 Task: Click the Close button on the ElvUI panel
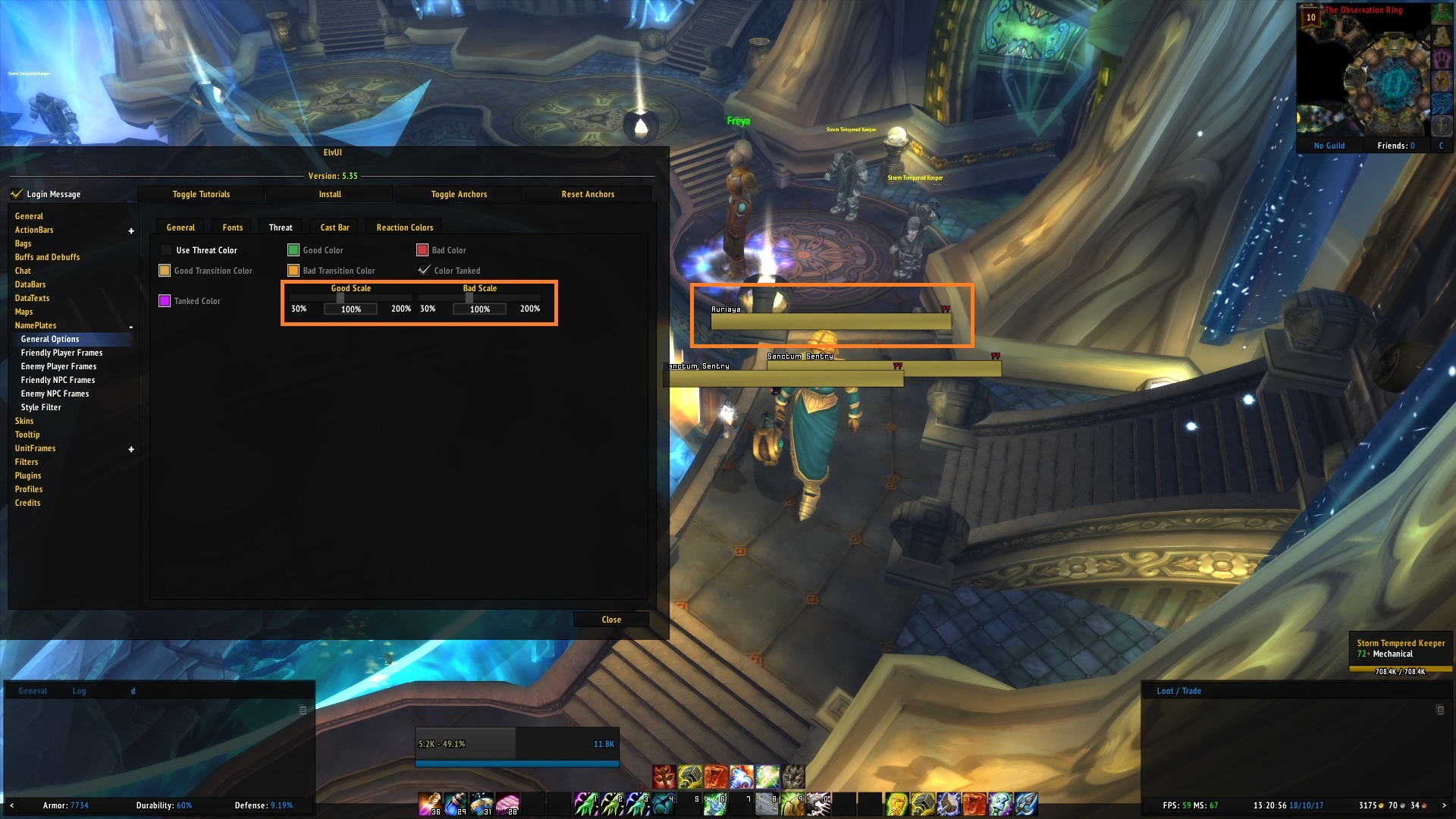(x=611, y=620)
